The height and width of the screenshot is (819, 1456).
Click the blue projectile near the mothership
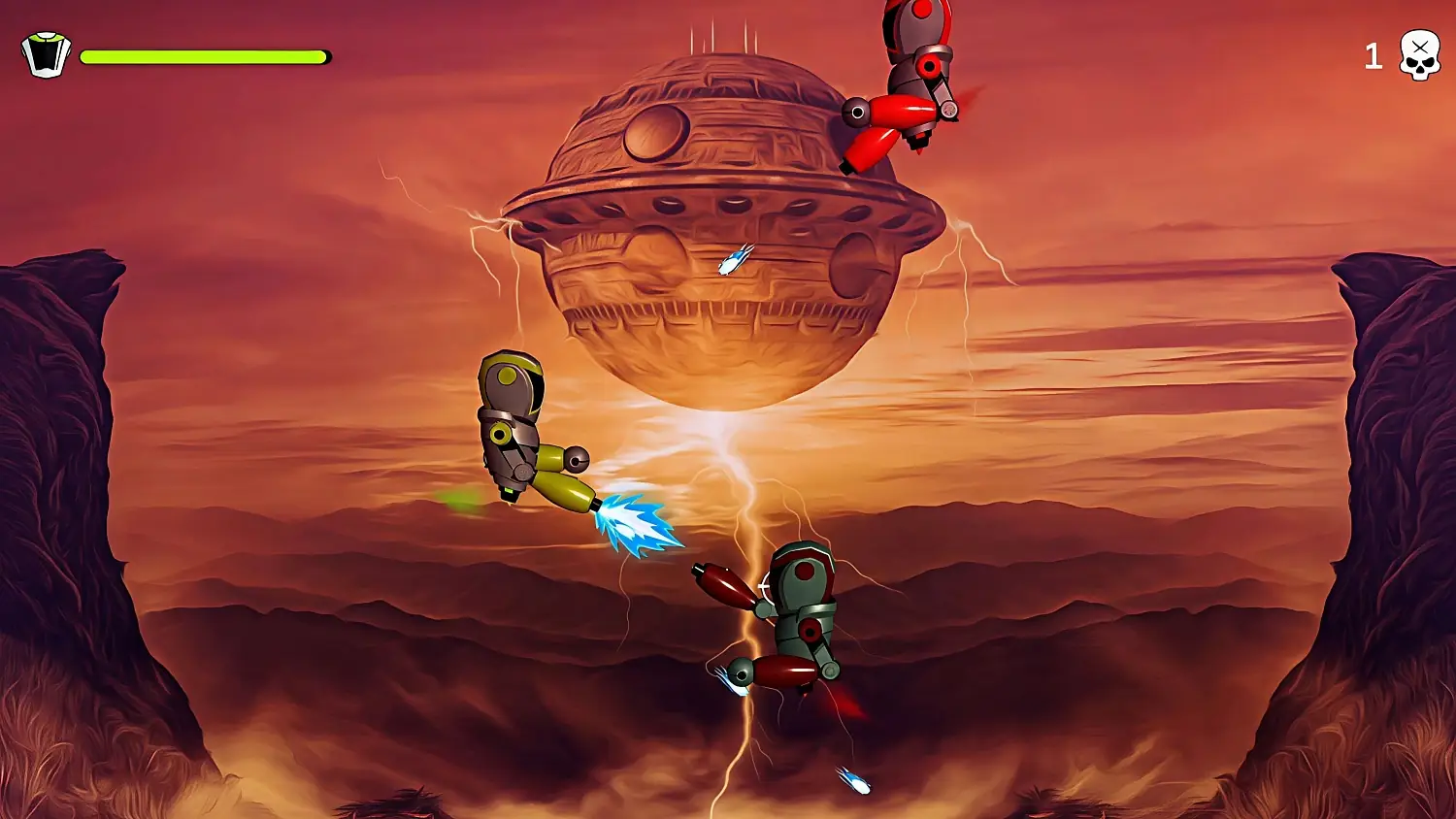coord(733,260)
